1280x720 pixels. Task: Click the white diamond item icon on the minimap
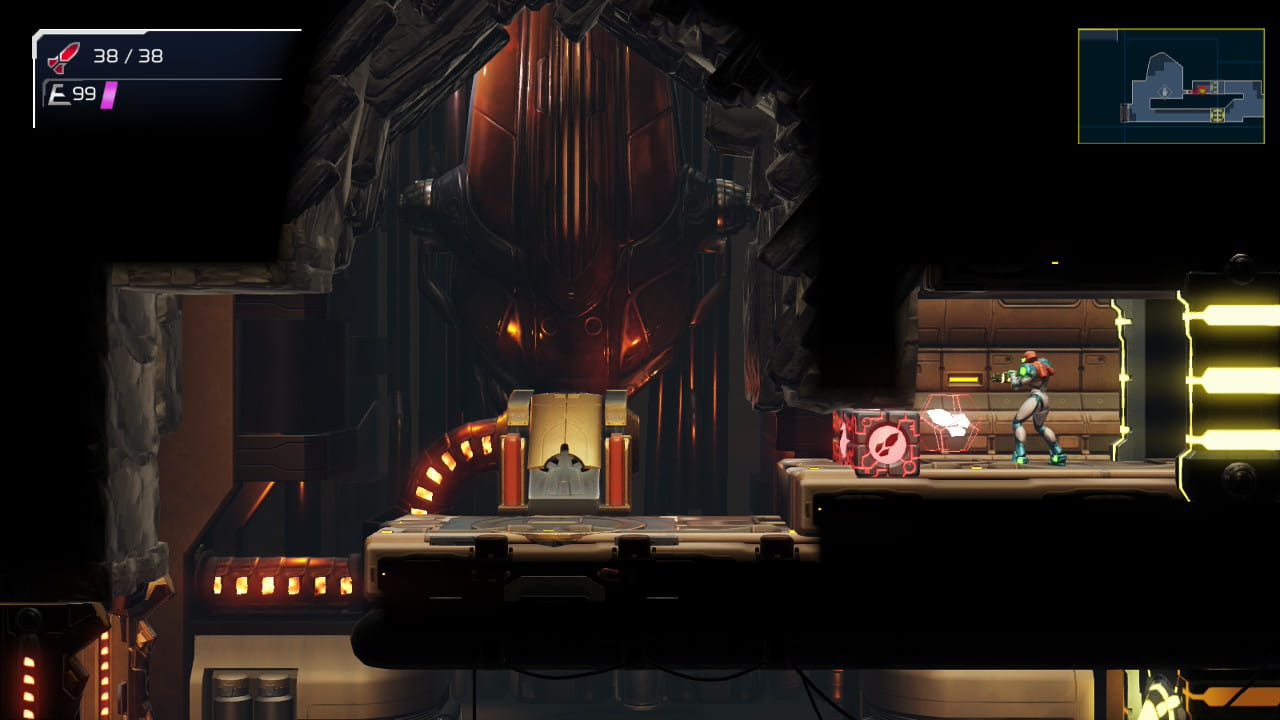coord(1165,92)
